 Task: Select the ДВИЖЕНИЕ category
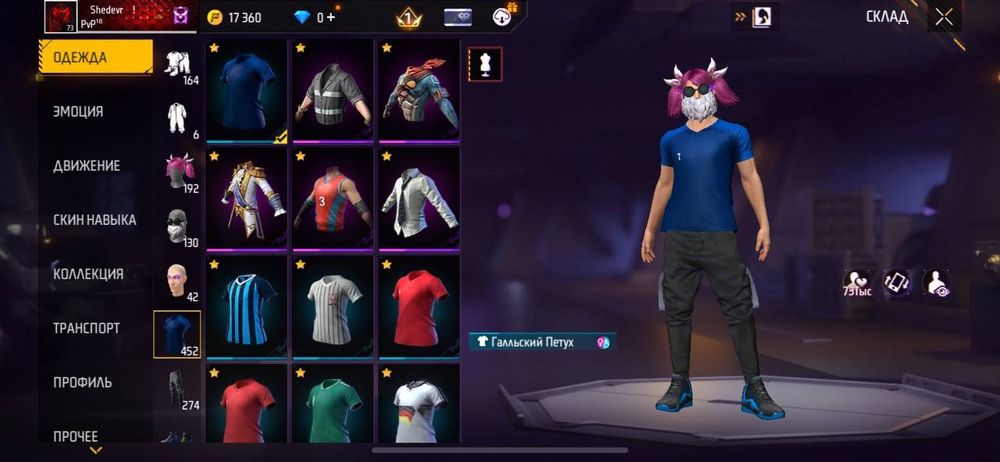[x=86, y=166]
